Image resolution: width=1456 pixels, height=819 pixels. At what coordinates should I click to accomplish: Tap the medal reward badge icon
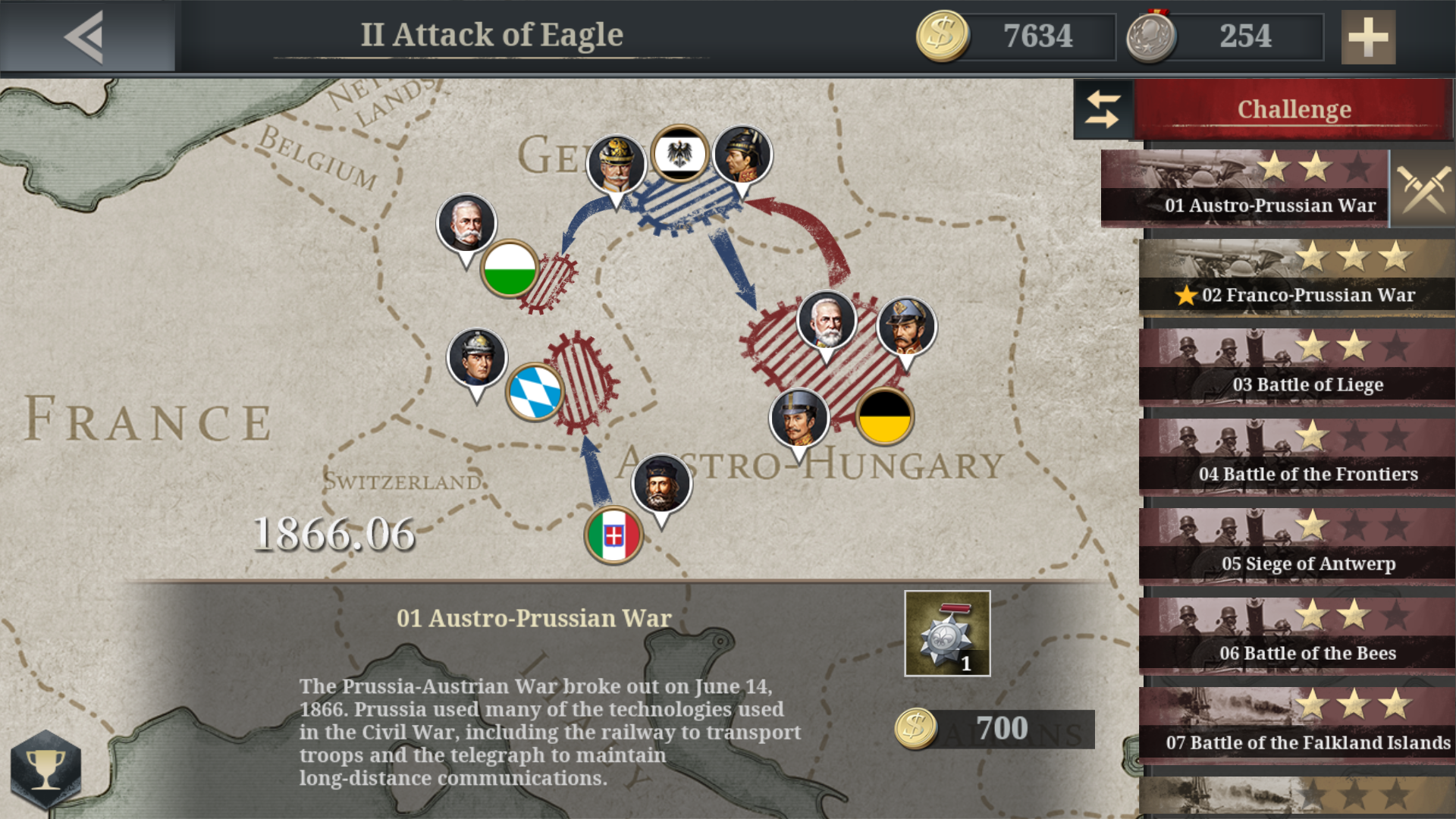(x=946, y=634)
